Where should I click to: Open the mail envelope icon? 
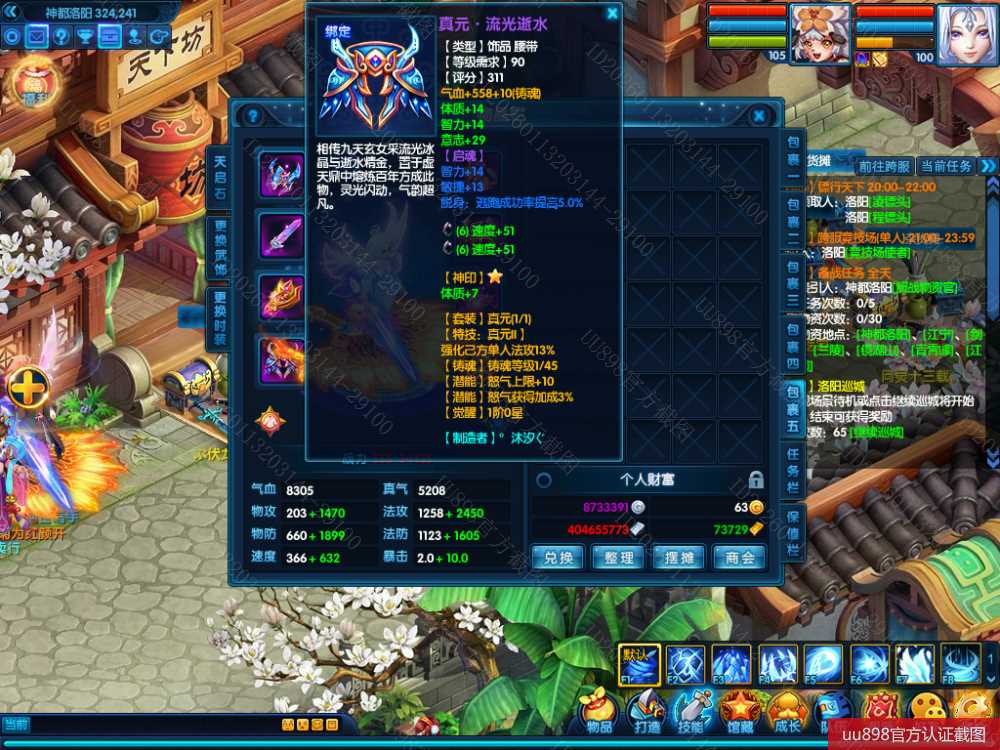pos(37,36)
